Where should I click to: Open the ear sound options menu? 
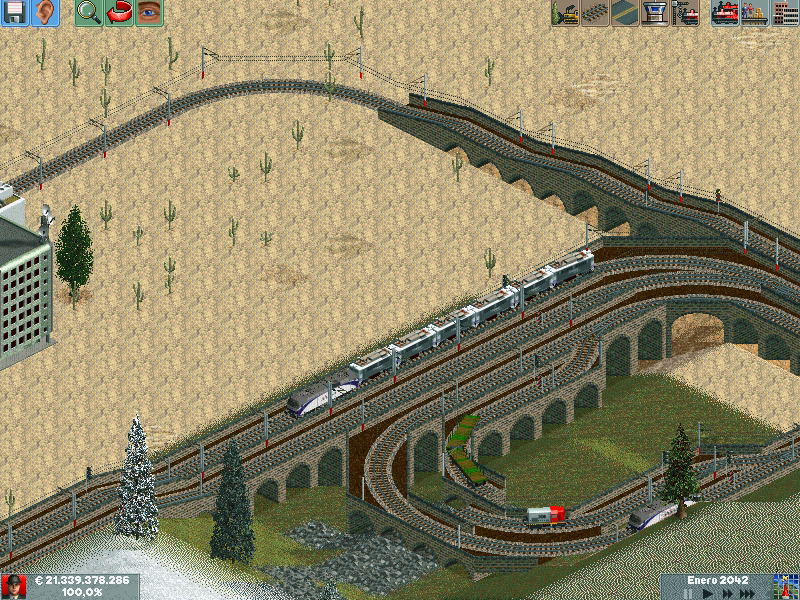45,12
